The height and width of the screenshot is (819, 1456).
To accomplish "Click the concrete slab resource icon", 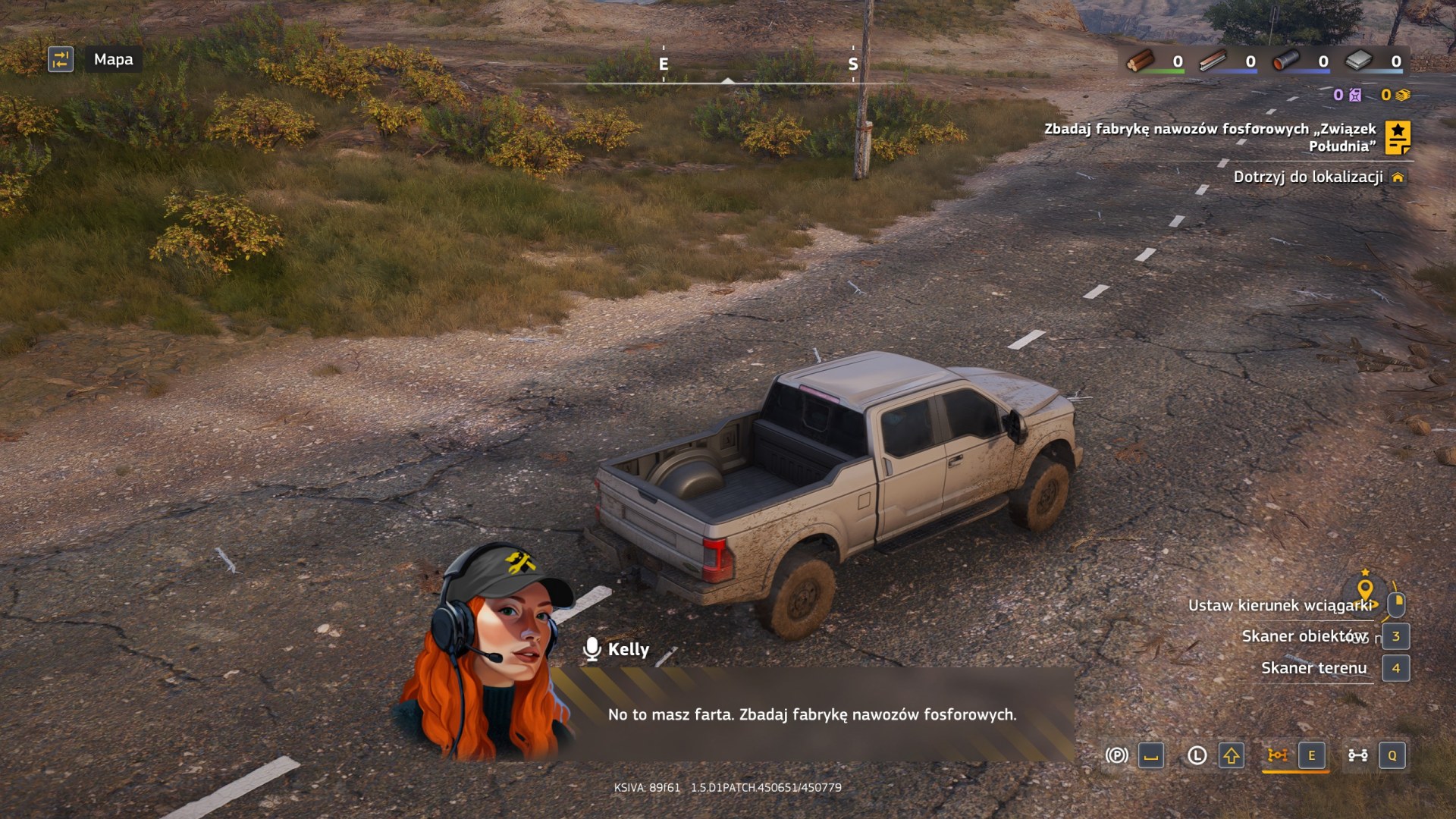I will (1359, 61).
